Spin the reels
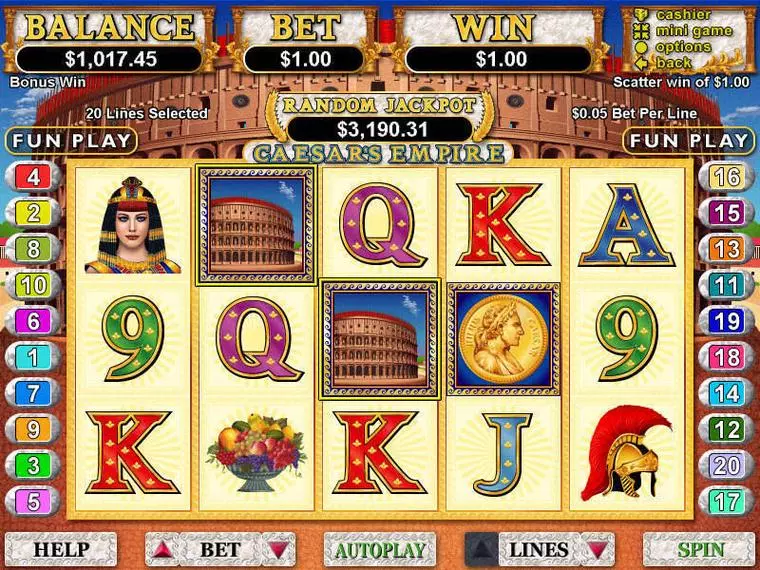This screenshot has height=570, width=760. point(699,549)
